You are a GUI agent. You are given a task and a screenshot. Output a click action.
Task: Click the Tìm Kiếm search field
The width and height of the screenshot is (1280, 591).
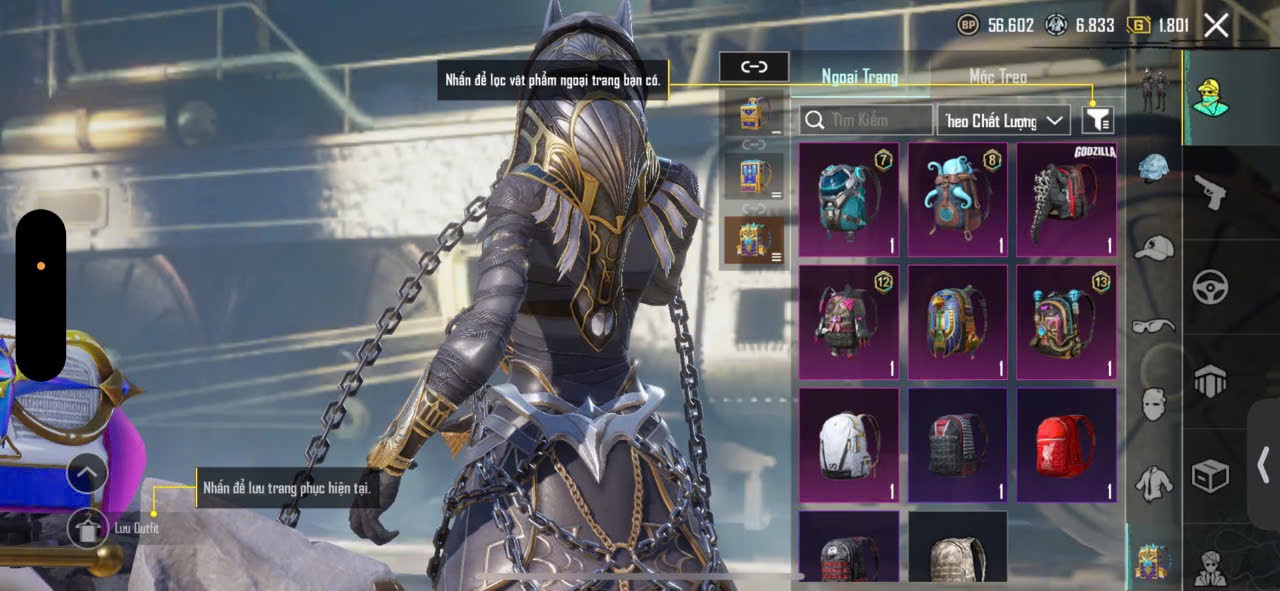point(866,120)
